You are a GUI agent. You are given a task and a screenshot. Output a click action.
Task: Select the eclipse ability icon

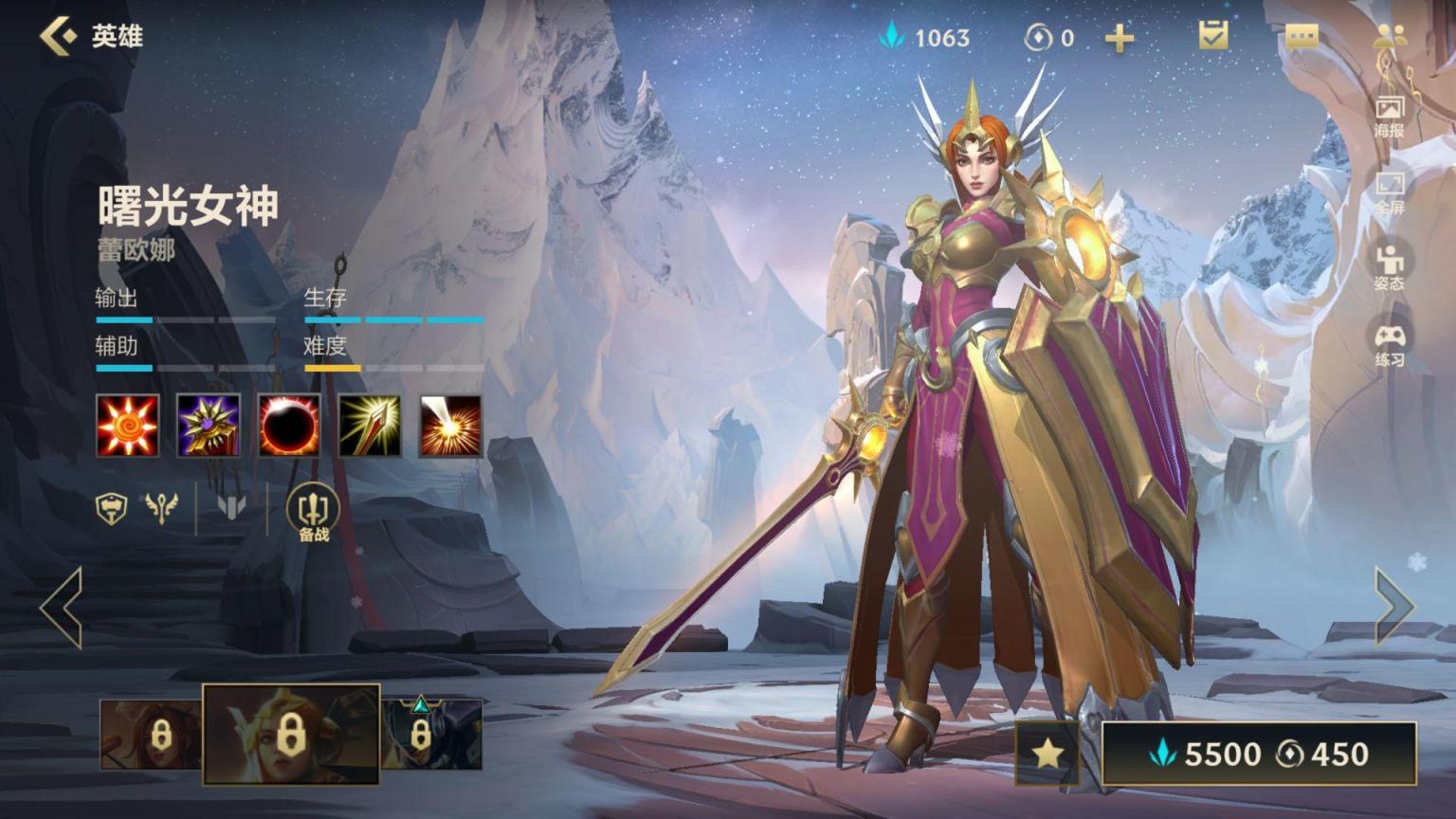289,426
